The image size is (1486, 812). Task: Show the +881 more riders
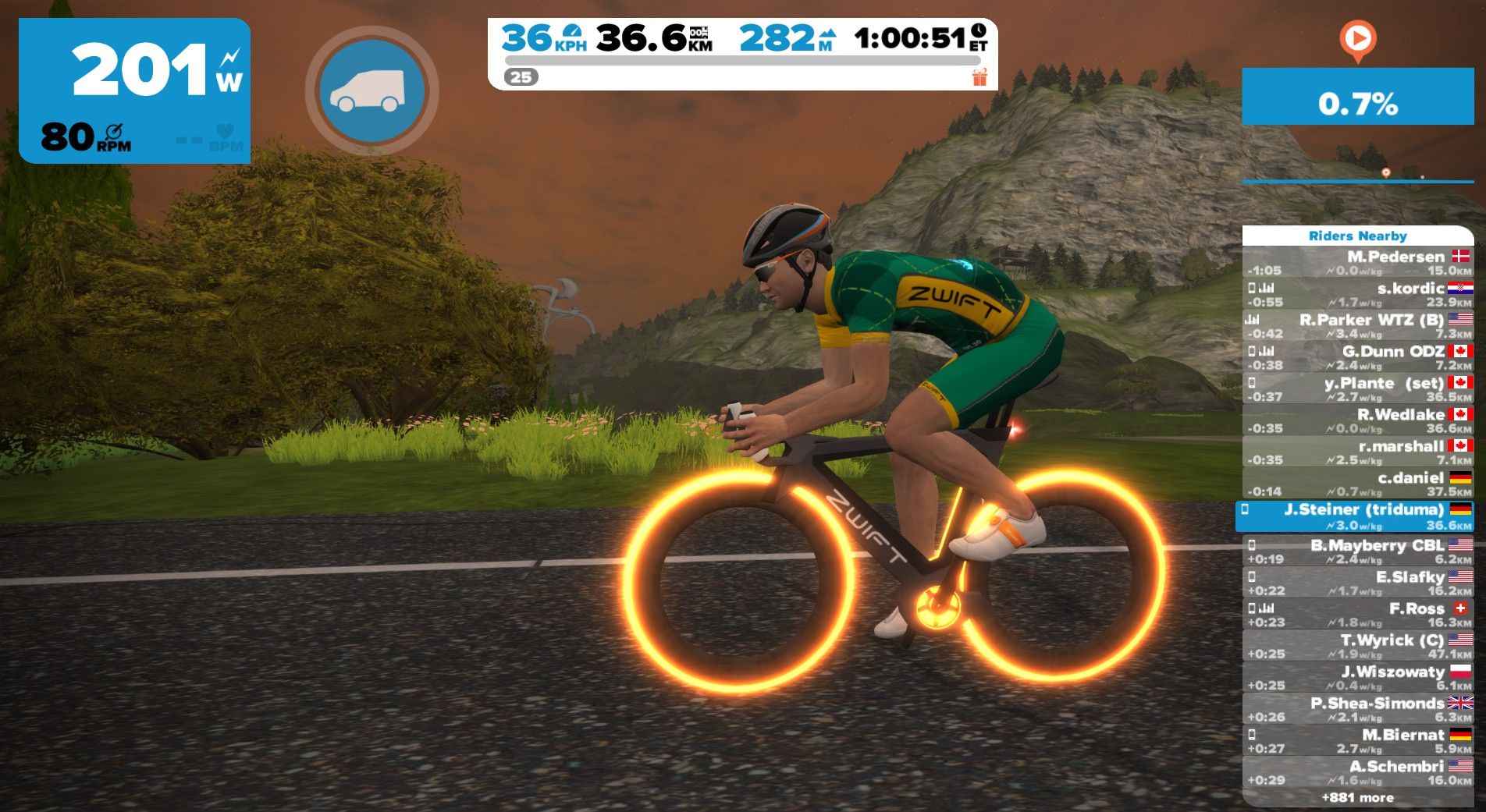point(1357,798)
